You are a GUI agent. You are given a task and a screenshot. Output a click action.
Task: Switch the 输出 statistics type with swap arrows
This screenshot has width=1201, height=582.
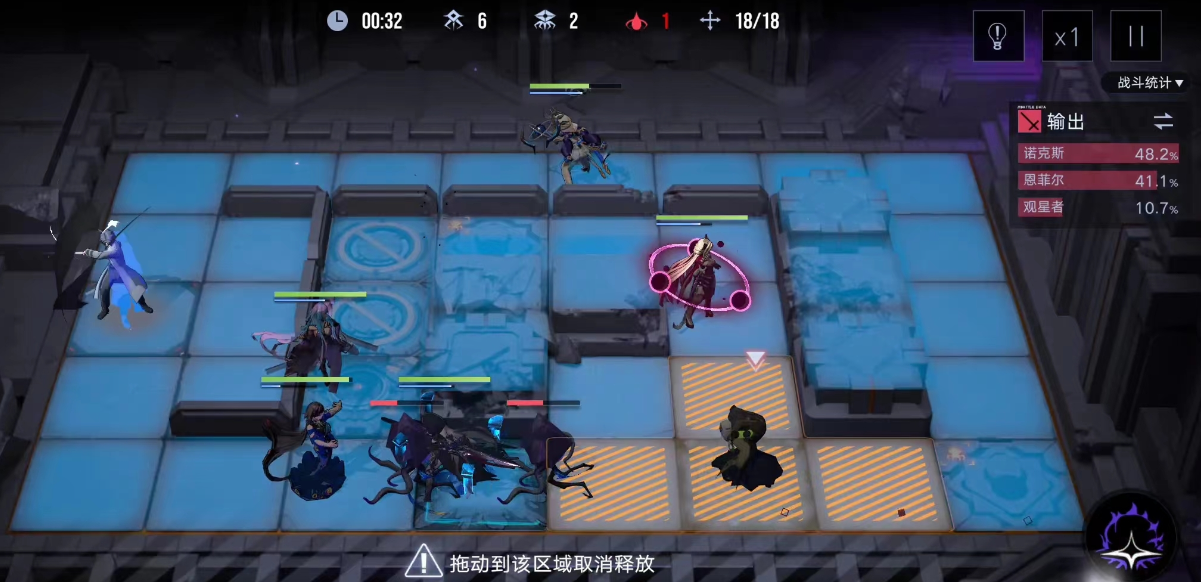[x=1162, y=121]
